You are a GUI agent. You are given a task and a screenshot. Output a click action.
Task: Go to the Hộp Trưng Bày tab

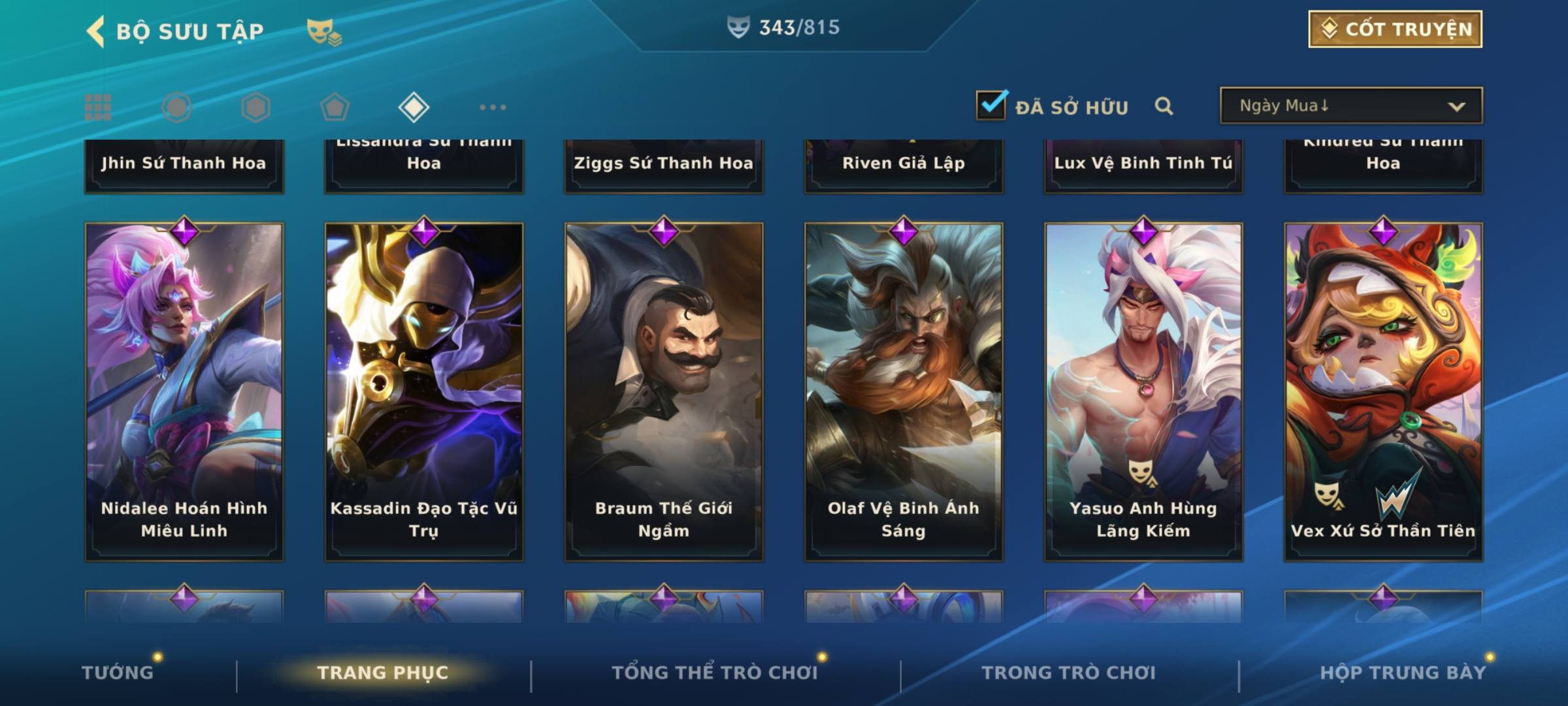tap(1403, 673)
